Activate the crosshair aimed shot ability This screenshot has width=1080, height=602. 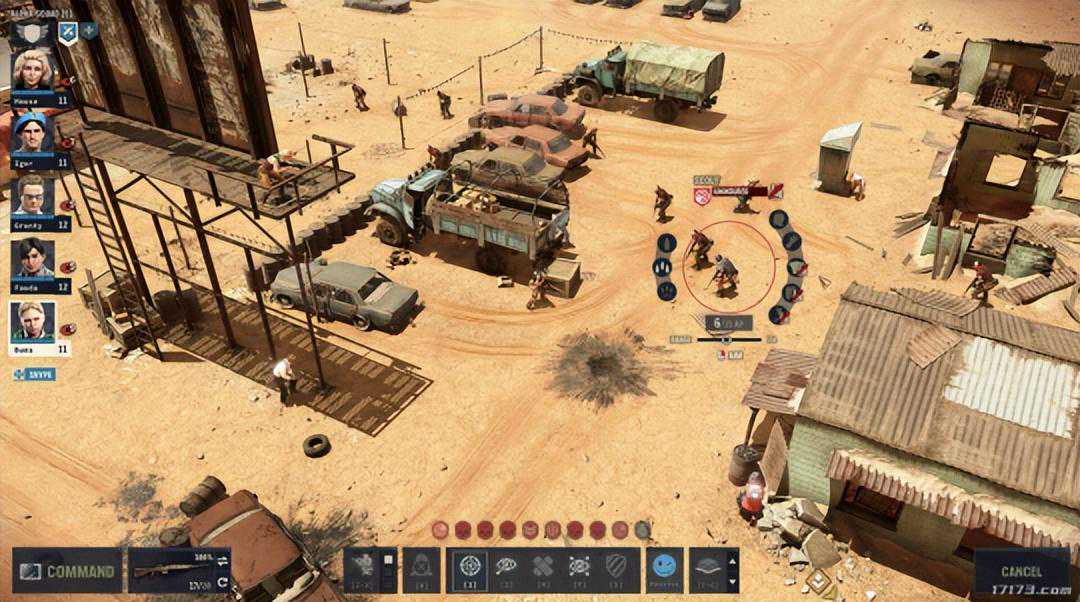click(x=470, y=568)
